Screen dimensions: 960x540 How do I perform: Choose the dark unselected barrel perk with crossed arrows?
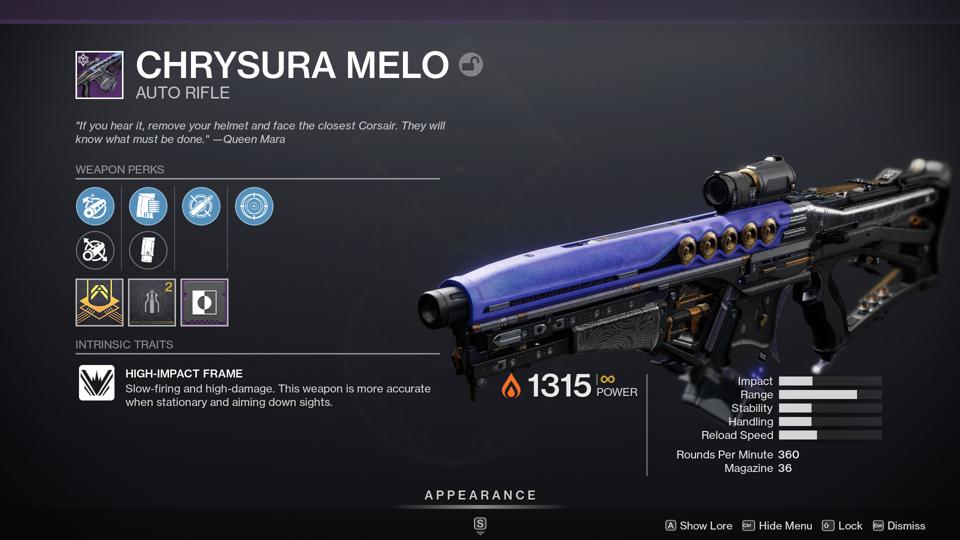(x=95, y=250)
